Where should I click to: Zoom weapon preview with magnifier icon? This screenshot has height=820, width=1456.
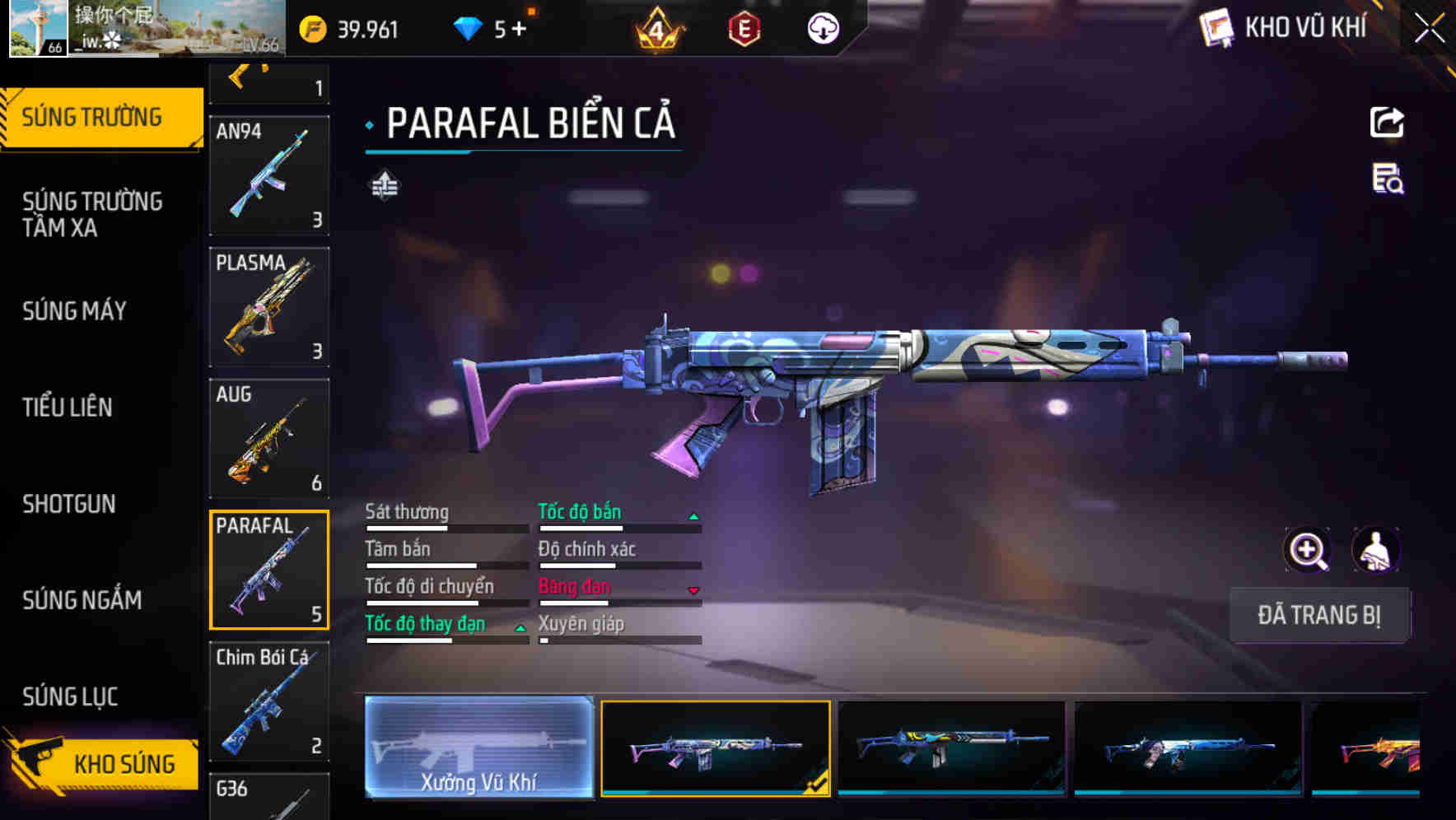(1307, 550)
